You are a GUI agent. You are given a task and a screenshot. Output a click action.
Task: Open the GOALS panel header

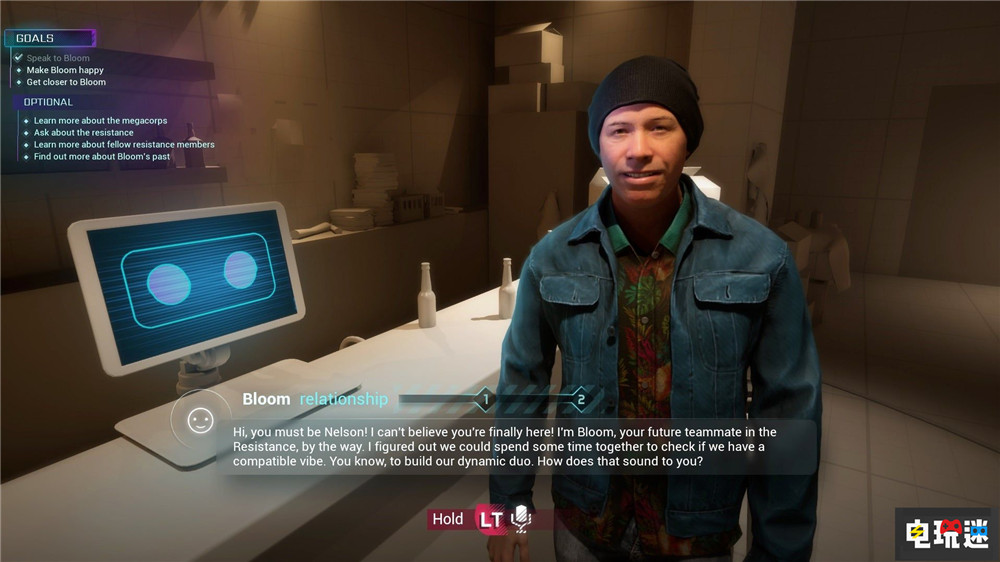[36, 38]
